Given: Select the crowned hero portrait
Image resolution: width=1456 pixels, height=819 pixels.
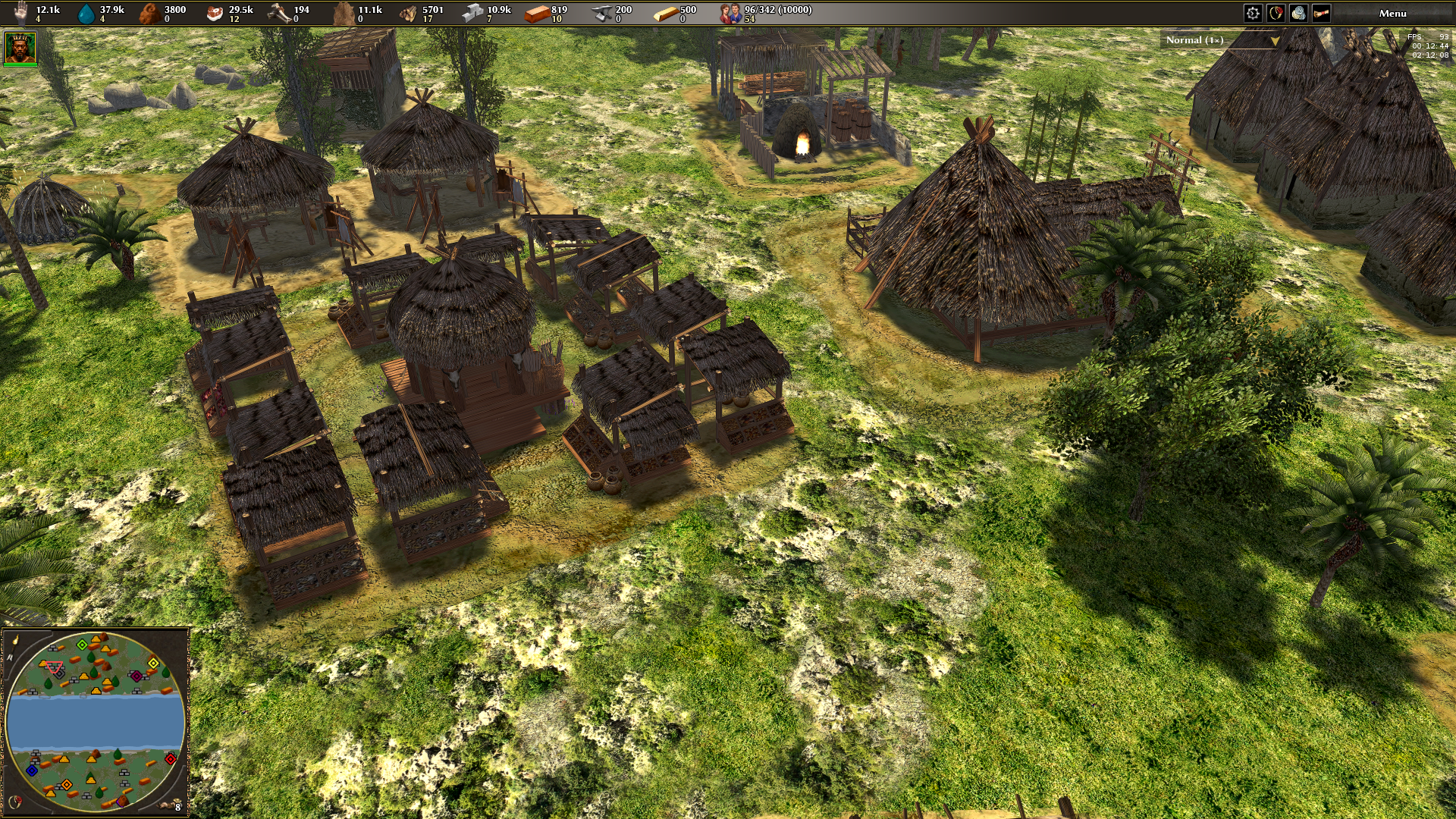Looking at the screenshot, I should (x=20, y=48).
